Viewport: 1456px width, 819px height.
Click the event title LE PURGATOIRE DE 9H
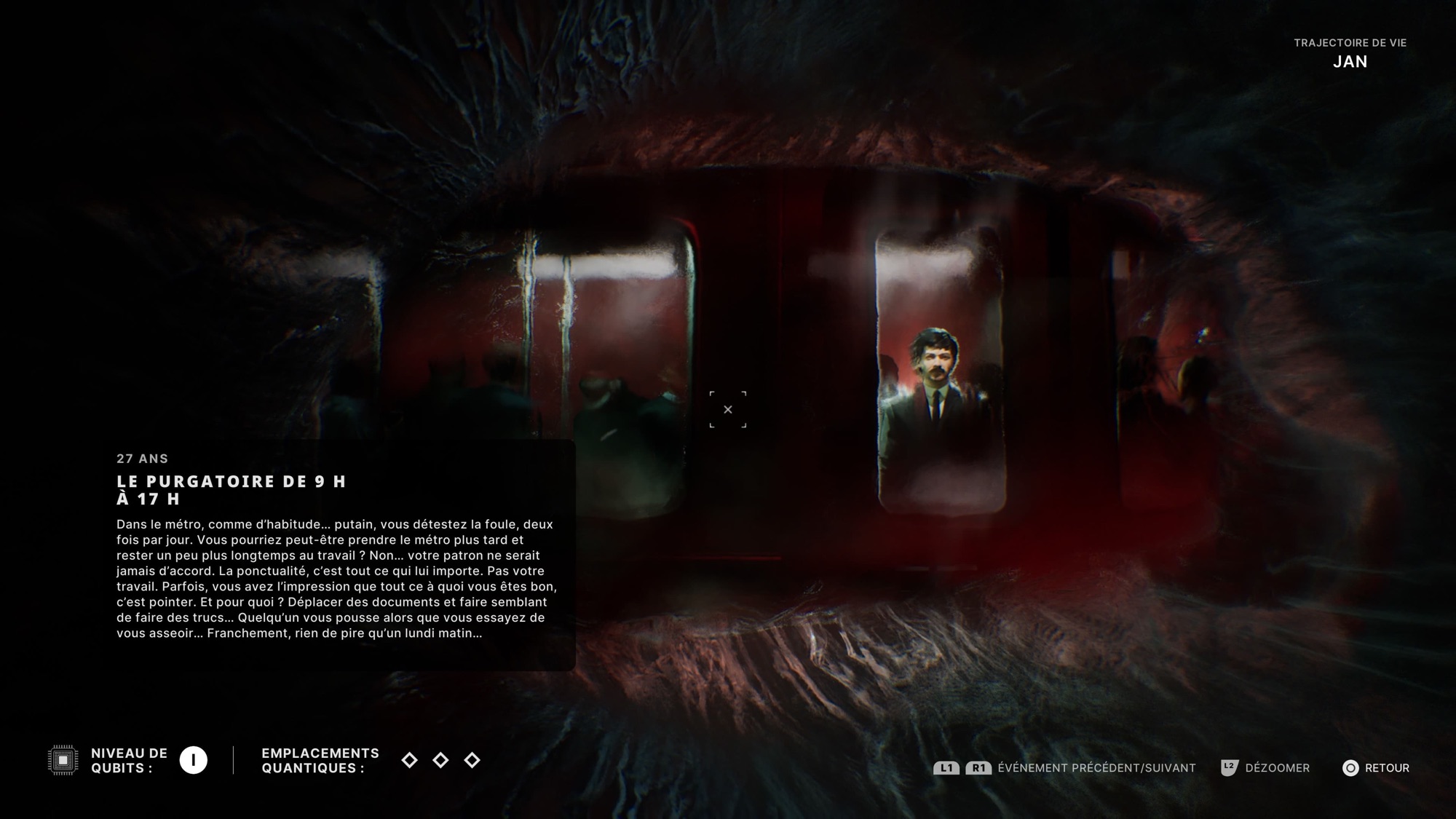[232, 482]
